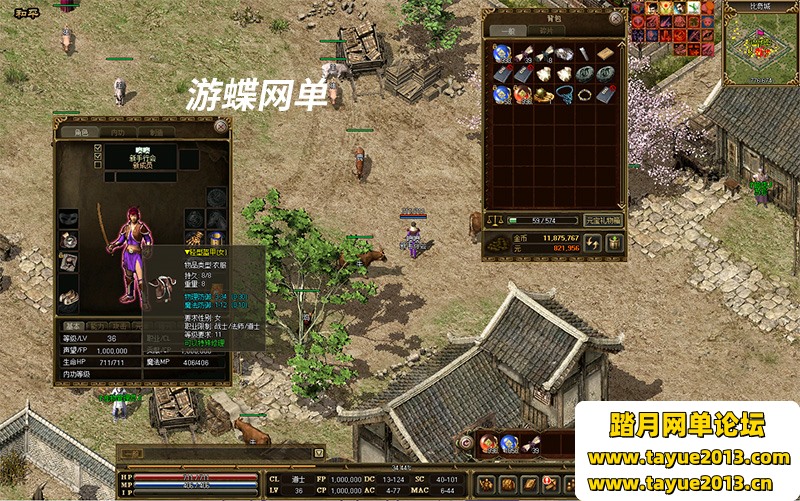This screenshot has width=800, height=501.
Task: Switch to the backpack's second tab
Action: [x=546, y=31]
